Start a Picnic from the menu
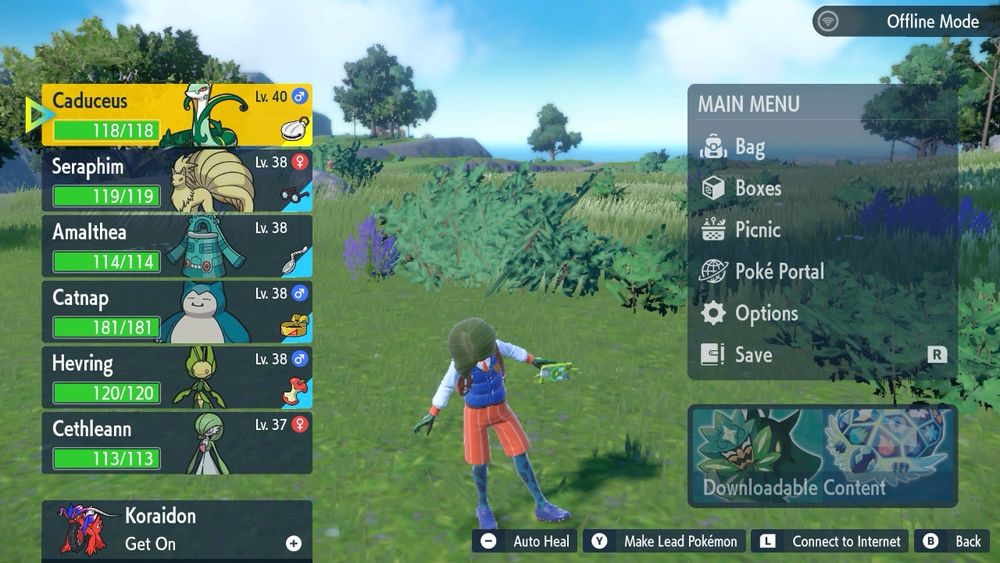Screen dimensions: 1000x563 (x=757, y=229)
